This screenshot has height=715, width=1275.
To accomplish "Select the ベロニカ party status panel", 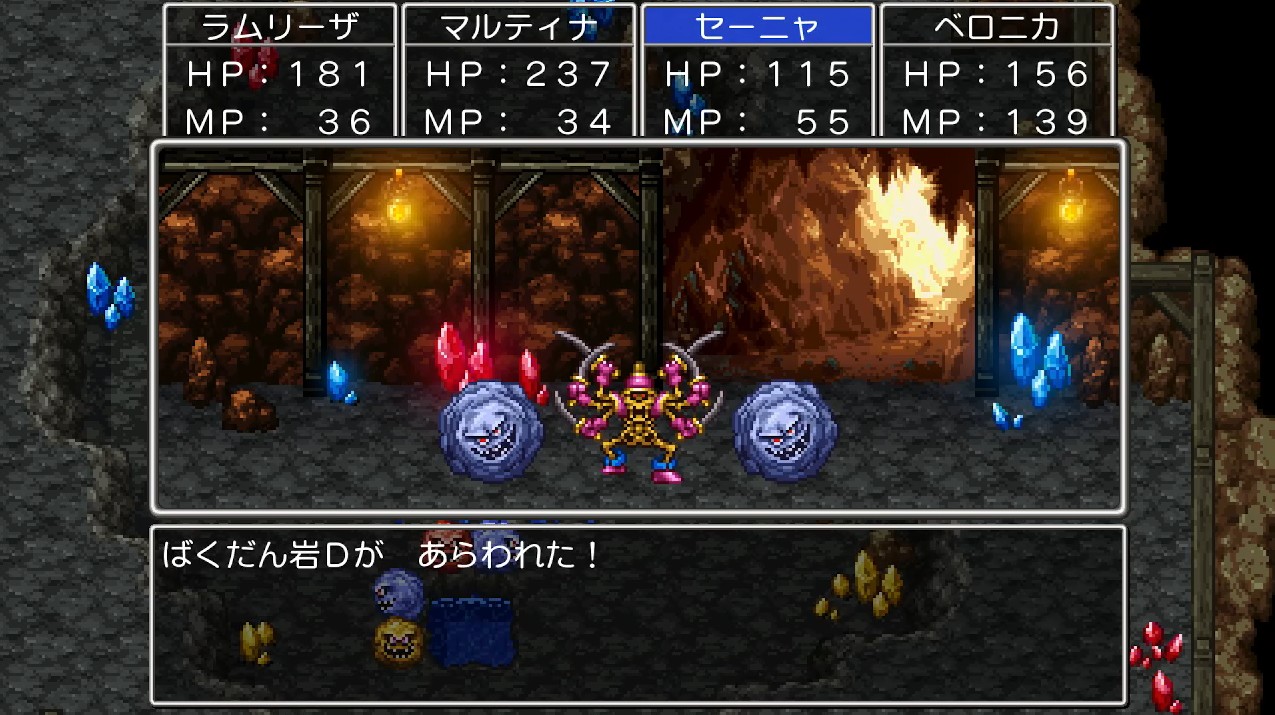I will pyautogui.click(x=996, y=72).
